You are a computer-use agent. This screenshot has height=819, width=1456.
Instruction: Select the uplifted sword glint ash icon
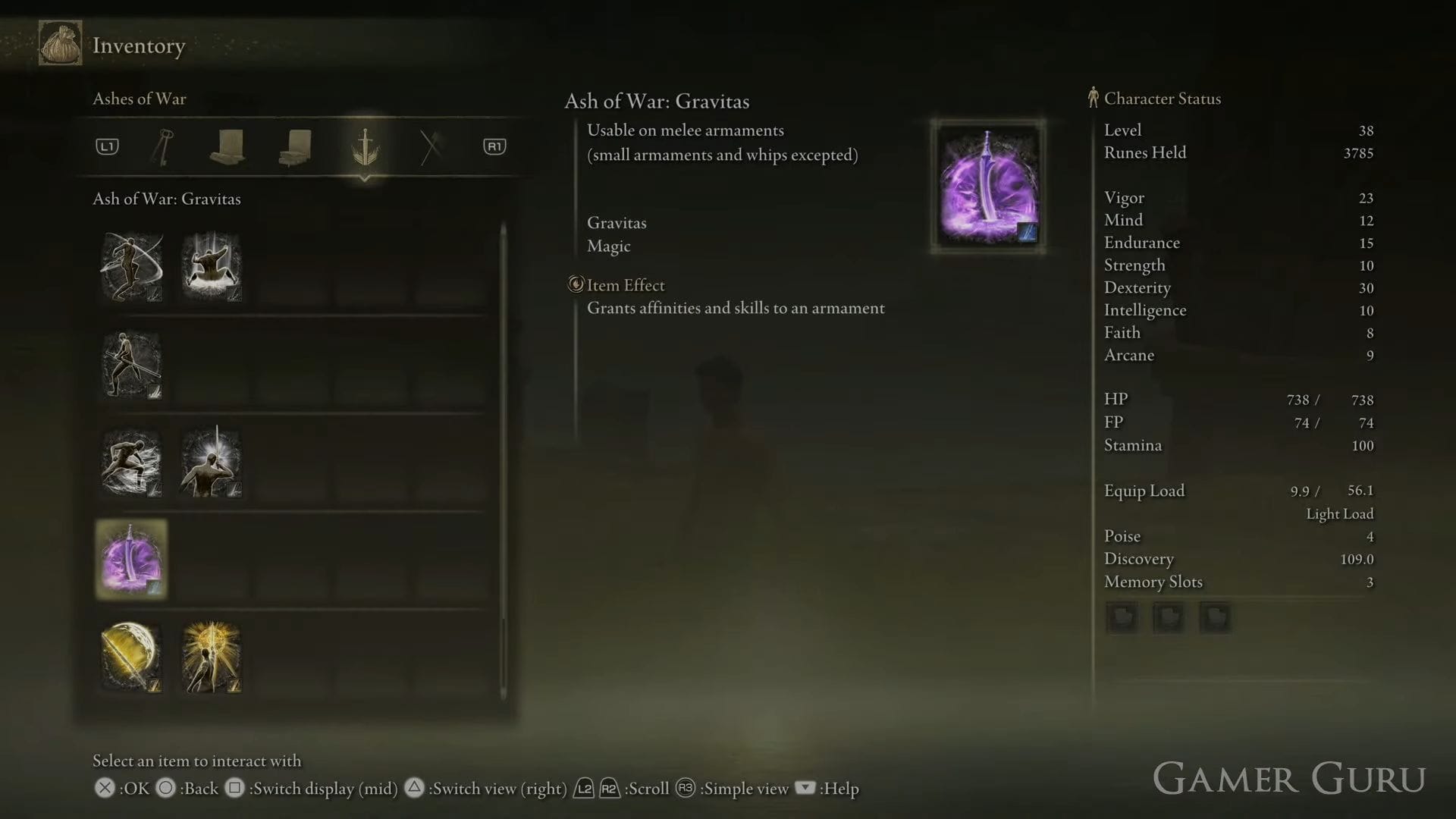211,463
